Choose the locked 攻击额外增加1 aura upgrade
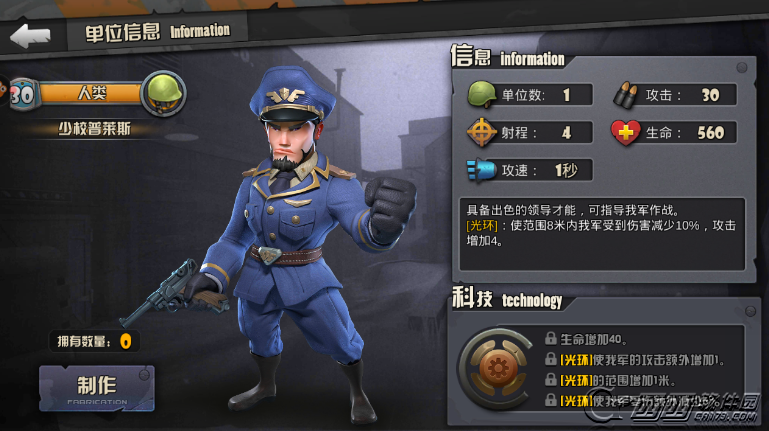The image size is (769, 431). (x=640, y=359)
